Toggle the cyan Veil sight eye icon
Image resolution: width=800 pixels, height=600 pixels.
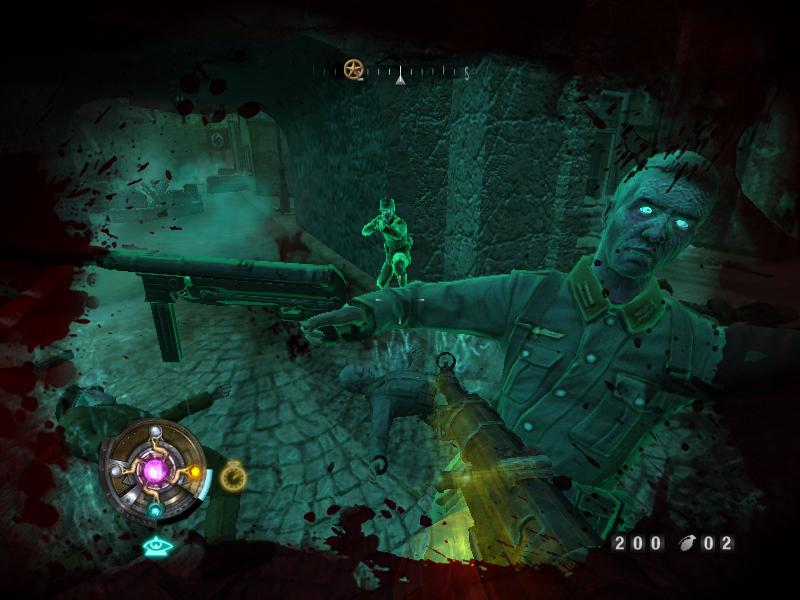pos(155,546)
